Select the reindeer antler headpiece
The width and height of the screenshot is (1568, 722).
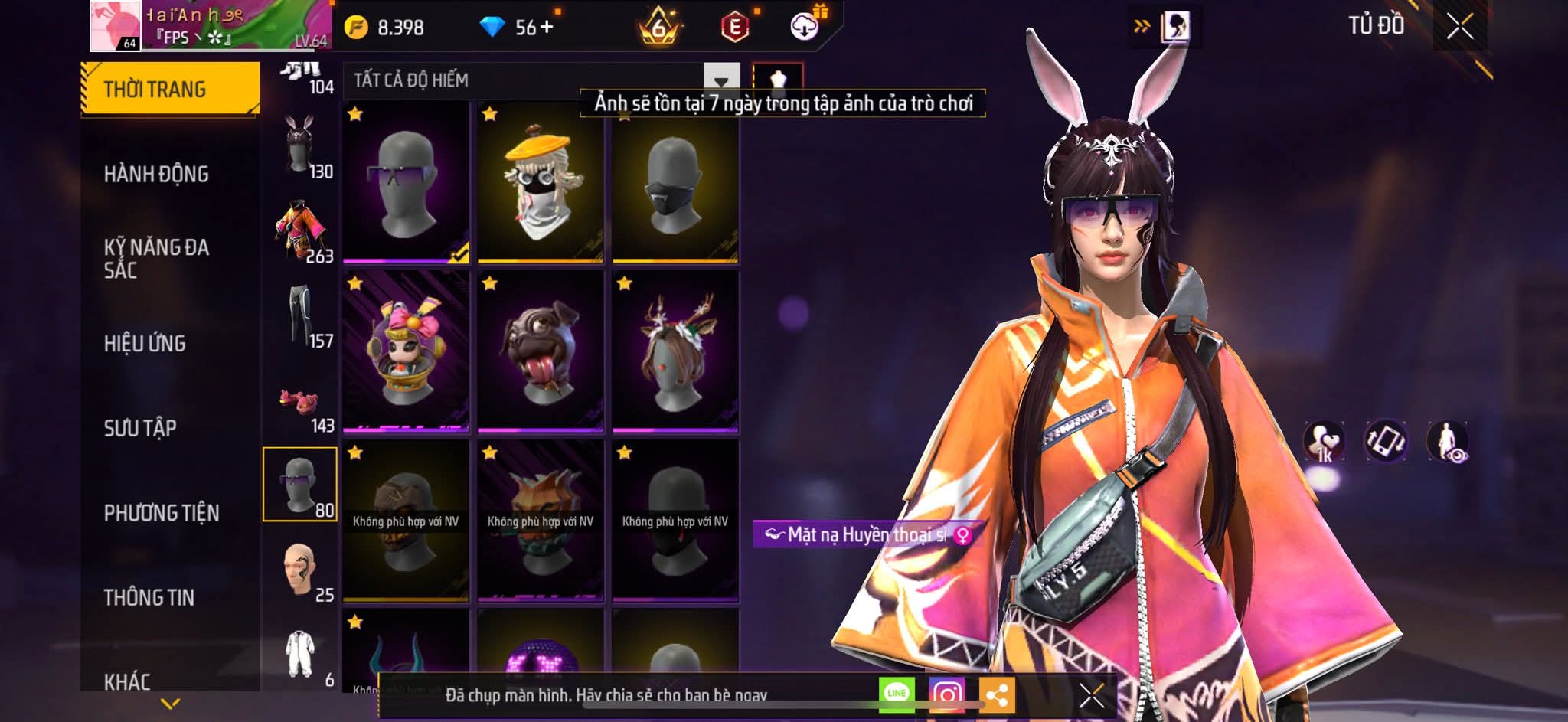[x=675, y=351]
